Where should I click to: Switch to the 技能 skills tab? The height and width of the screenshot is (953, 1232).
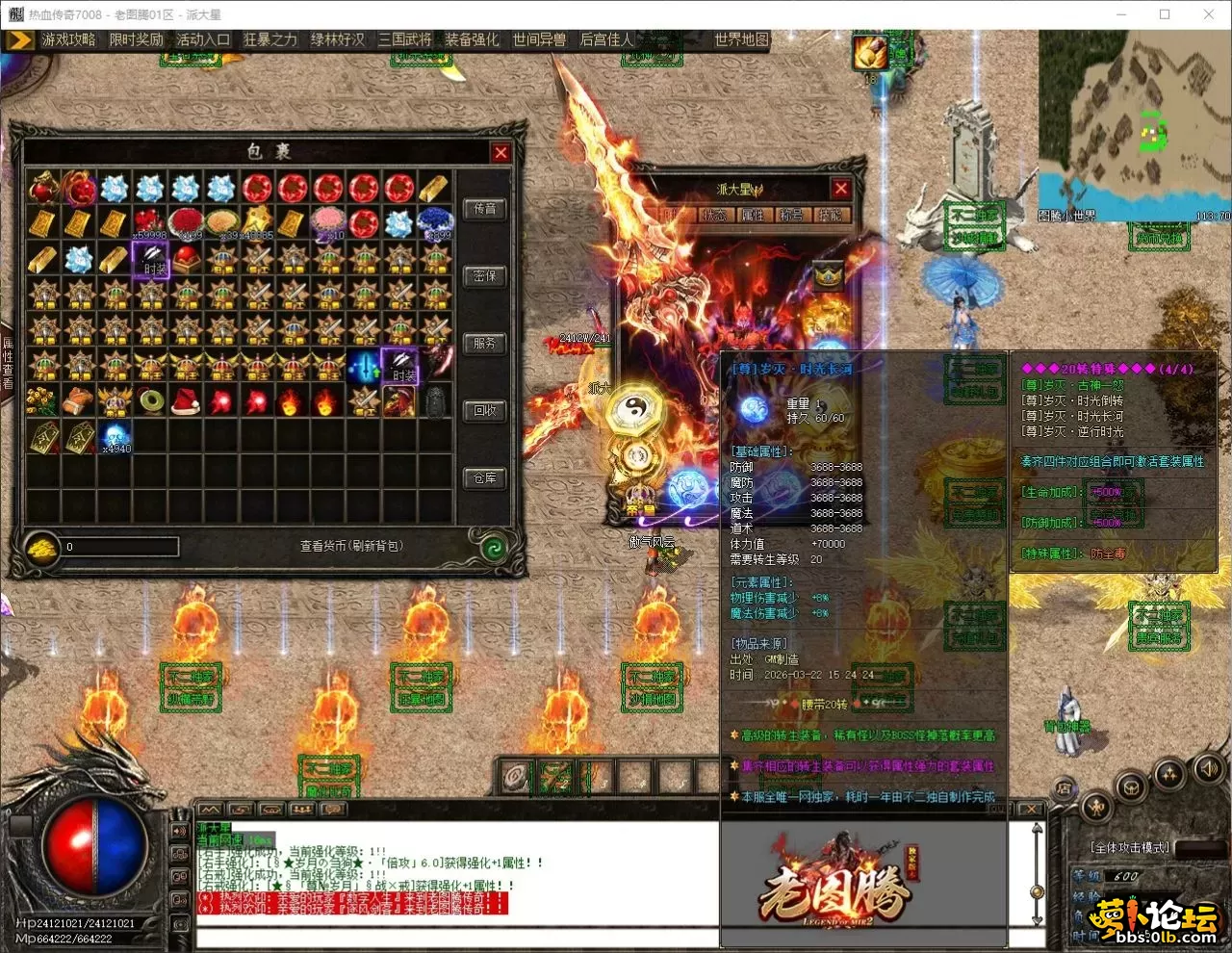829,216
